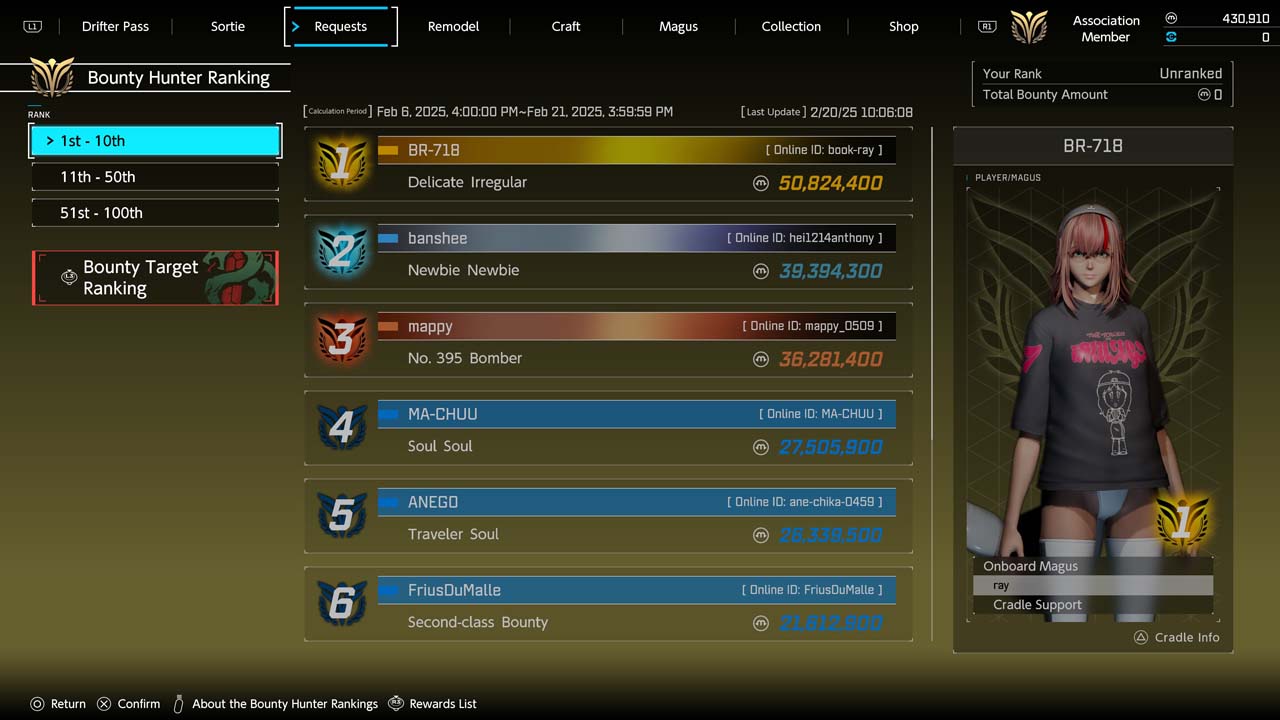Open the Drifter Pass tab
Screen dimensions: 1280x720
(x=115, y=27)
